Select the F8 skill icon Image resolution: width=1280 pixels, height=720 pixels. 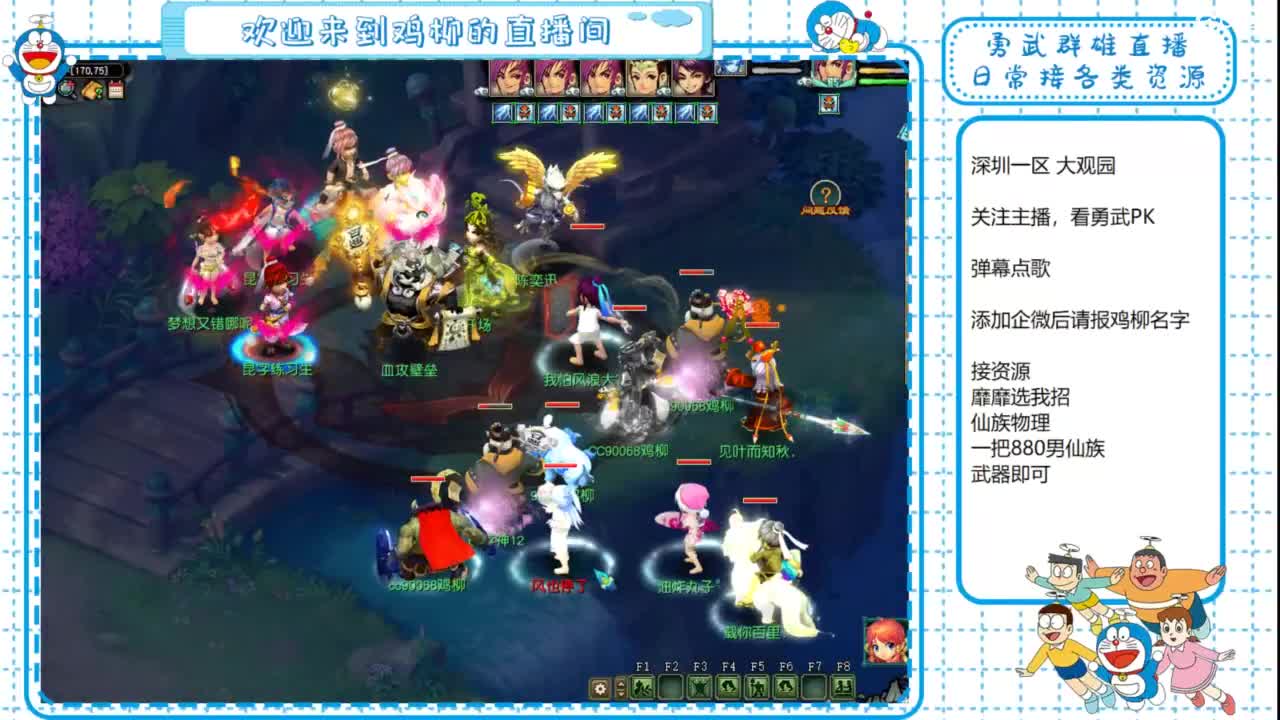[843, 687]
